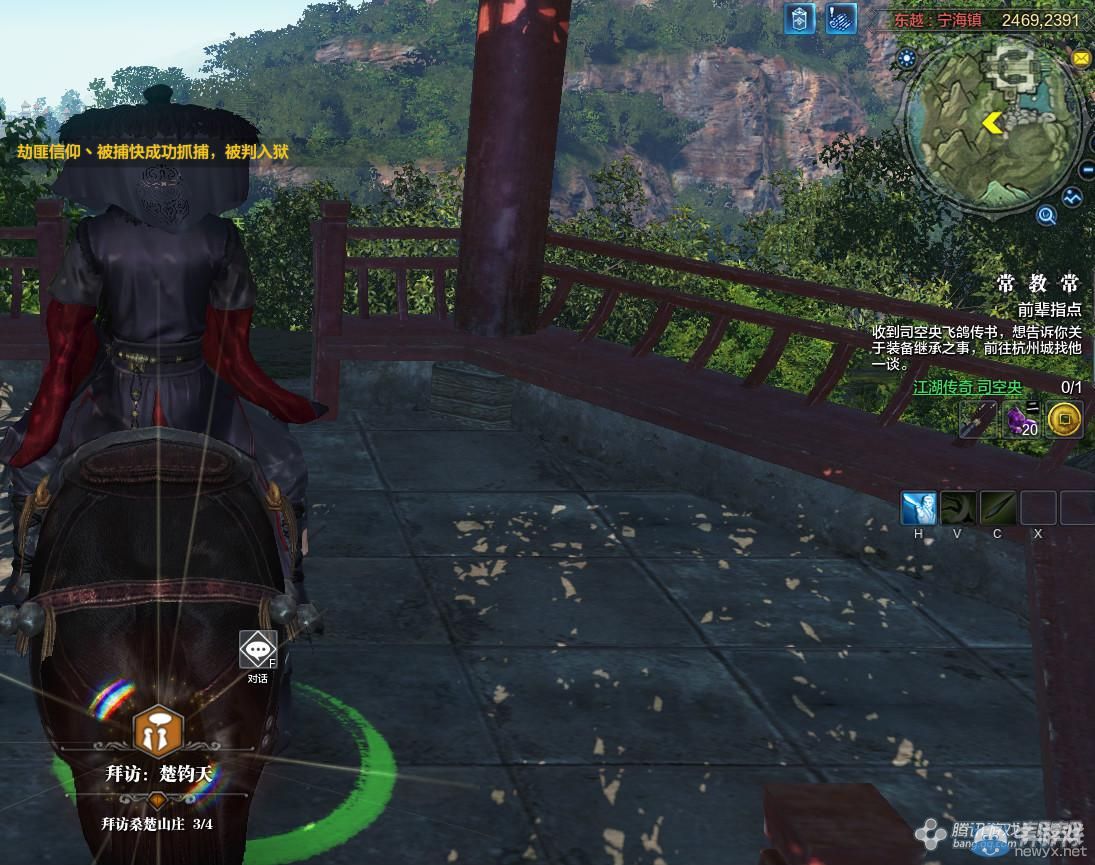Viewport: 1095px width, 865px height.
Task: Click the magnifier search button below the minimap
Action: click(x=1046, y=214)
